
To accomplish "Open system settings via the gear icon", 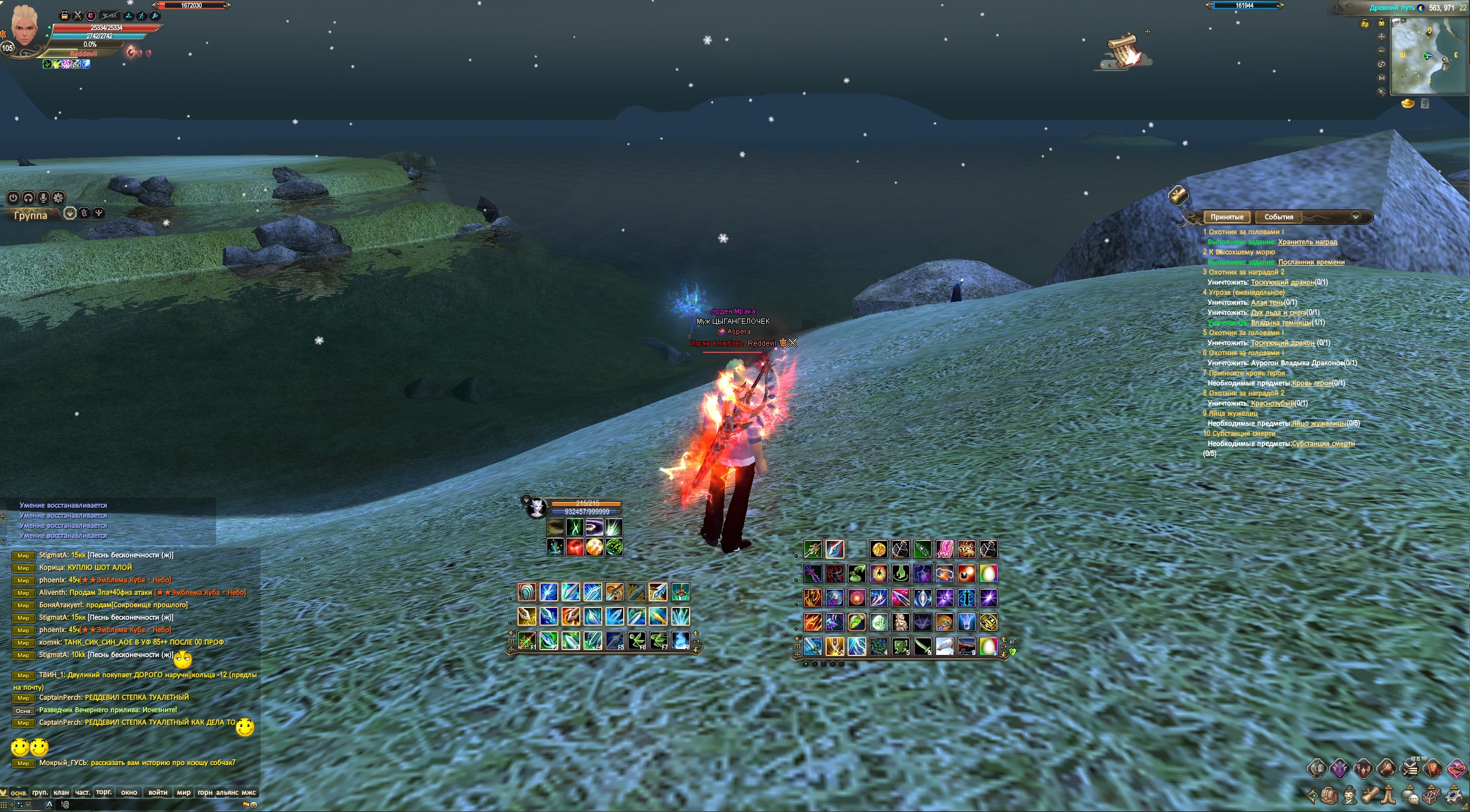I will pyautogui.click(x=1454, y=795).
